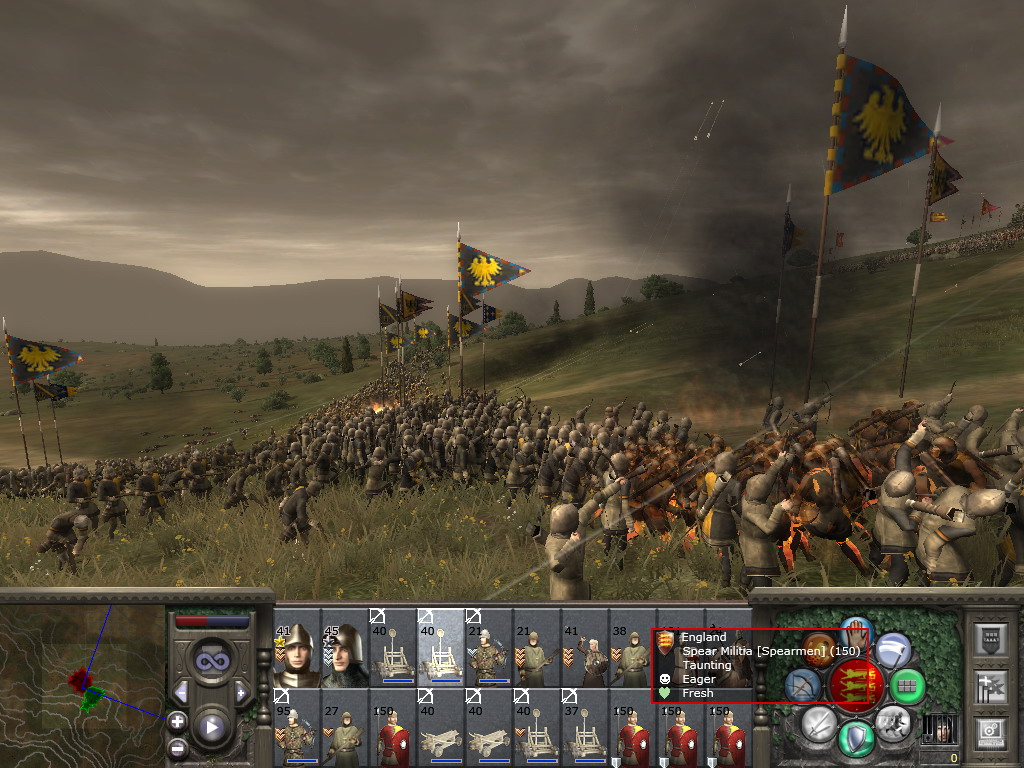Activate the halt order hand icon

coord(857,630)
